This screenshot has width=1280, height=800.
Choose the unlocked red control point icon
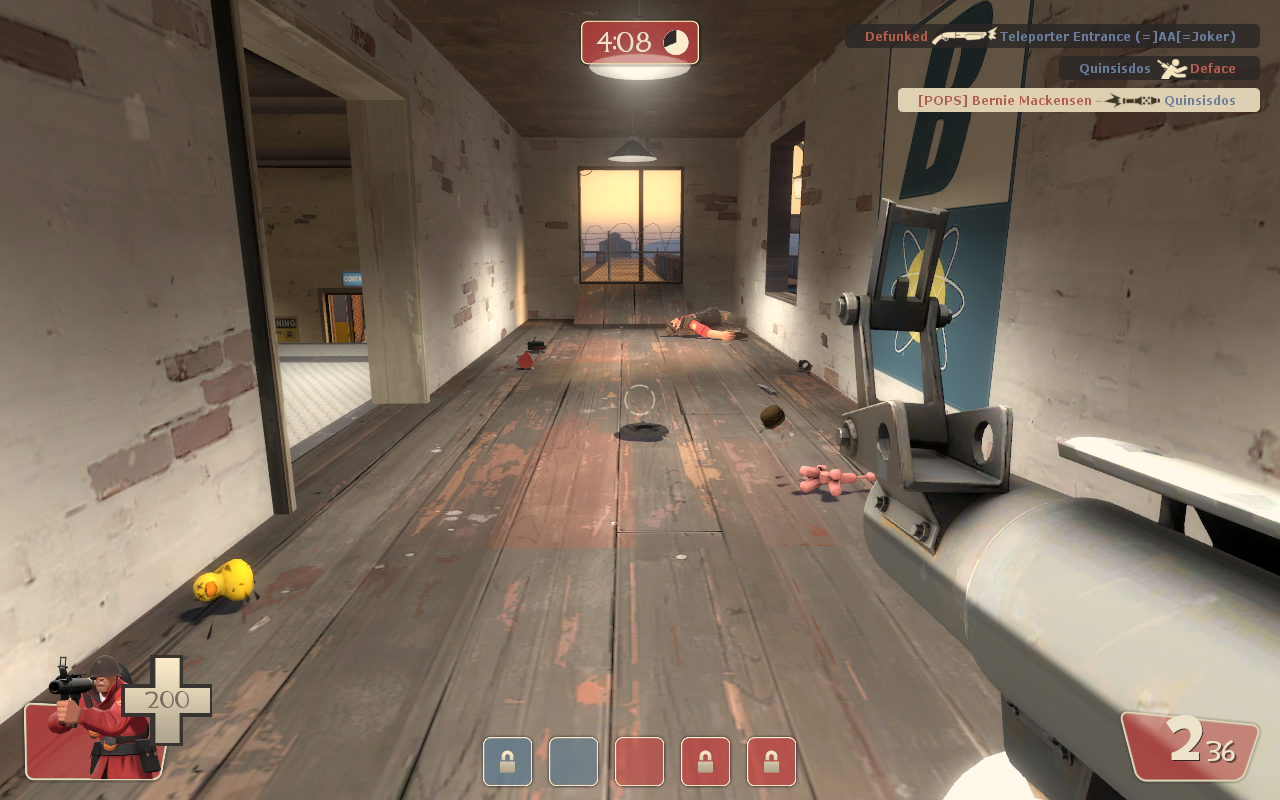(x=639, y=762)
